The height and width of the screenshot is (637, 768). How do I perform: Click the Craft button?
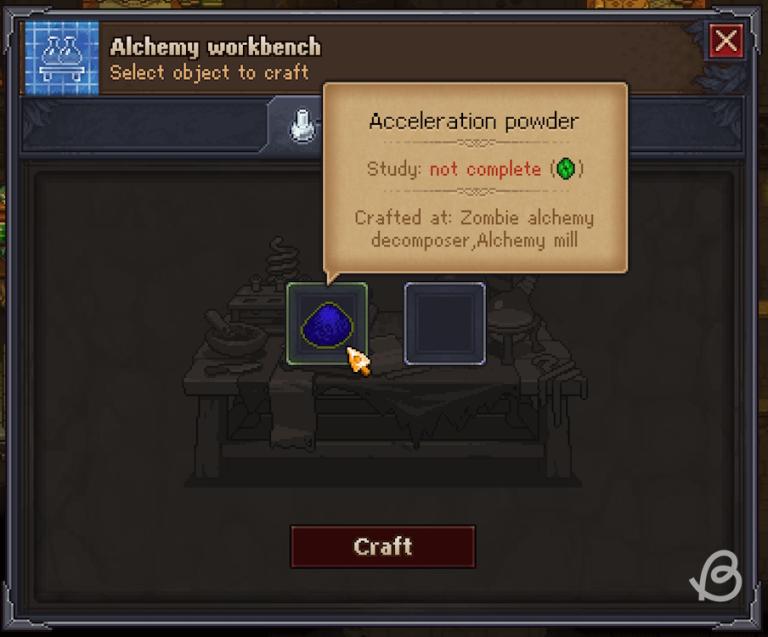tap(382, 547)
